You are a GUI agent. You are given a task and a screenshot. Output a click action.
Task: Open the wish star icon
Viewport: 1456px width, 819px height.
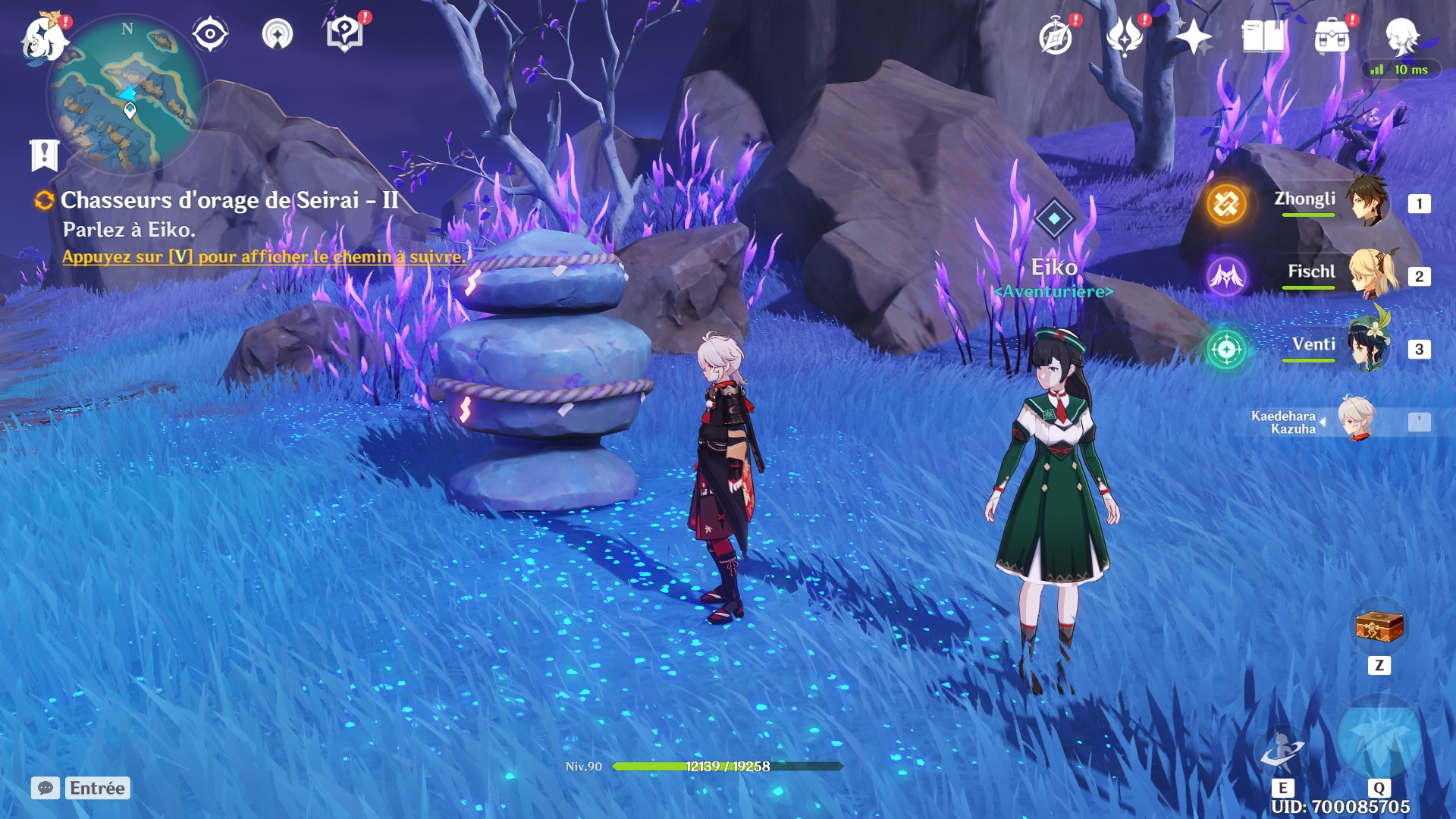[x=1194, y=36]
